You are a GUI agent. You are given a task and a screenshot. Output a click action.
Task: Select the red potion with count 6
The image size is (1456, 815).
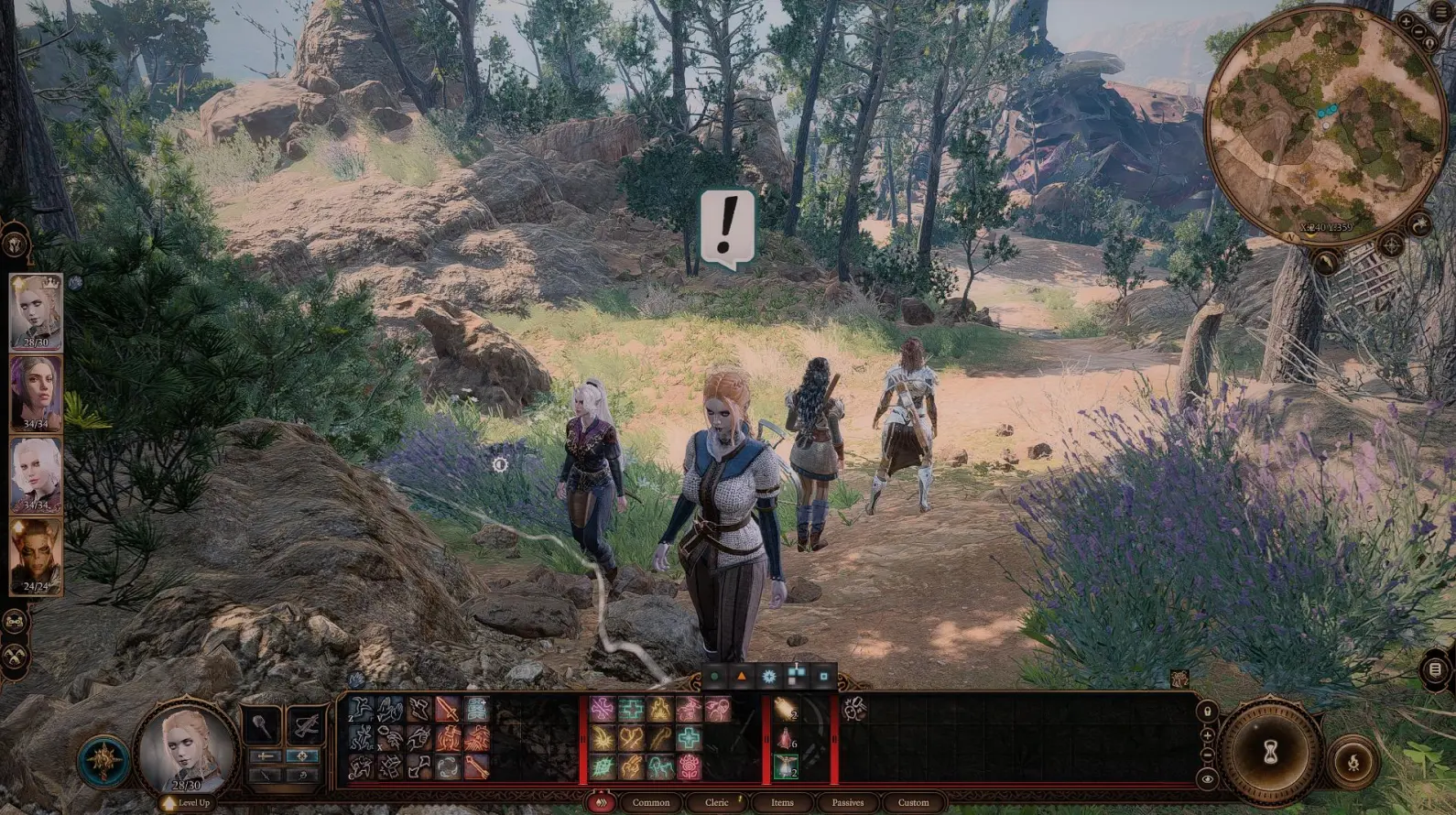(x=785, y=738)
